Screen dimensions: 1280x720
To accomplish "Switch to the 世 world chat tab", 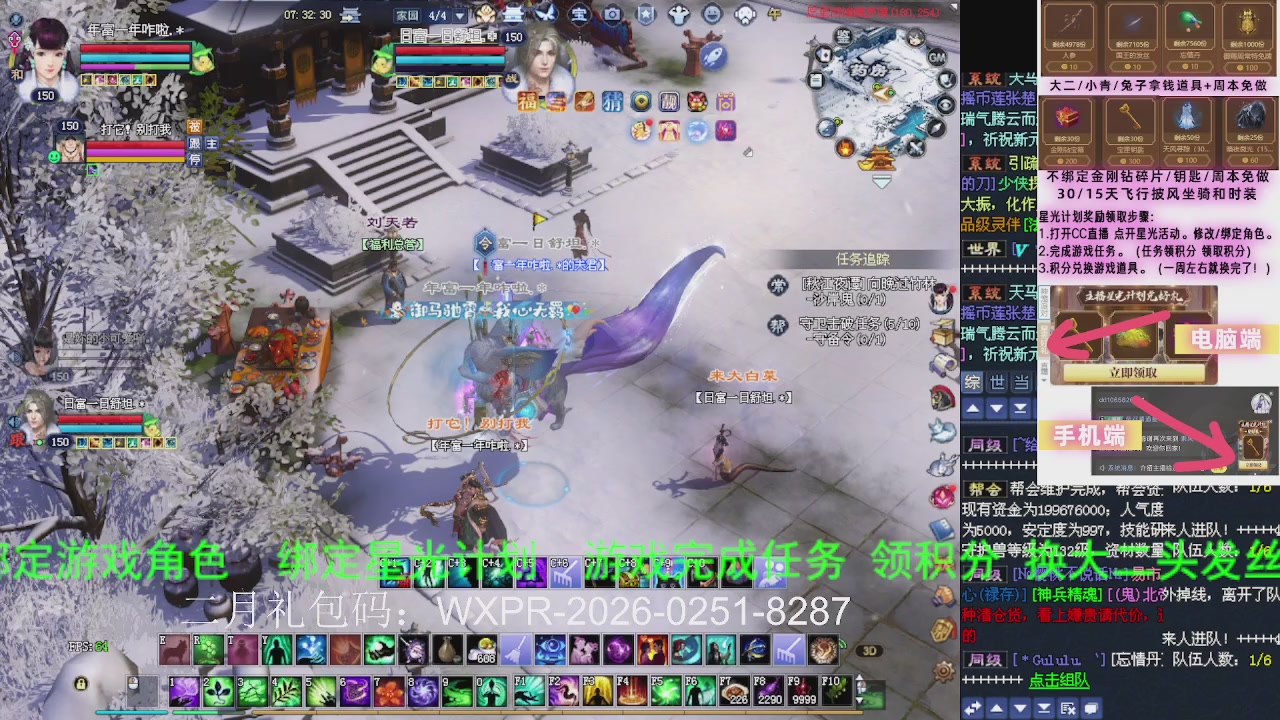I will pyautogui.click(x=996, y=382).
